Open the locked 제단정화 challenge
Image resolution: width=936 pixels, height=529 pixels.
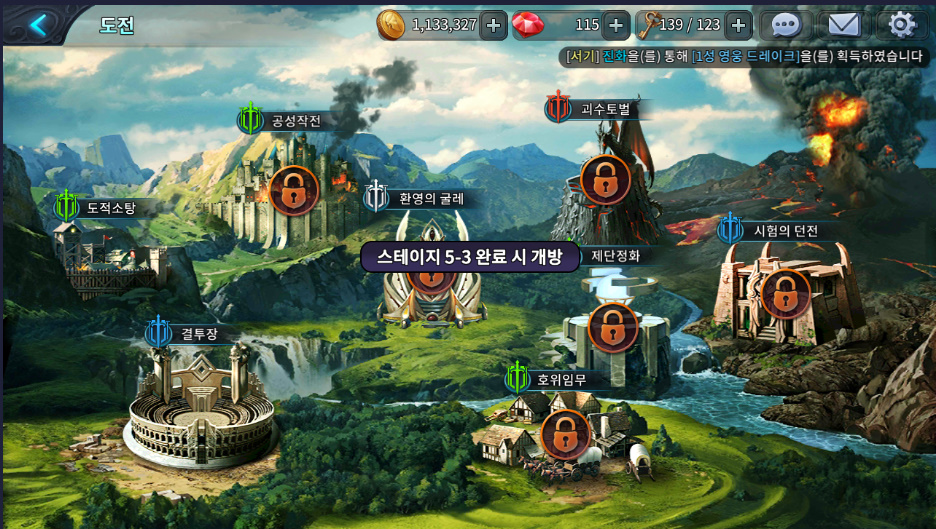click(x=612, y=327)
